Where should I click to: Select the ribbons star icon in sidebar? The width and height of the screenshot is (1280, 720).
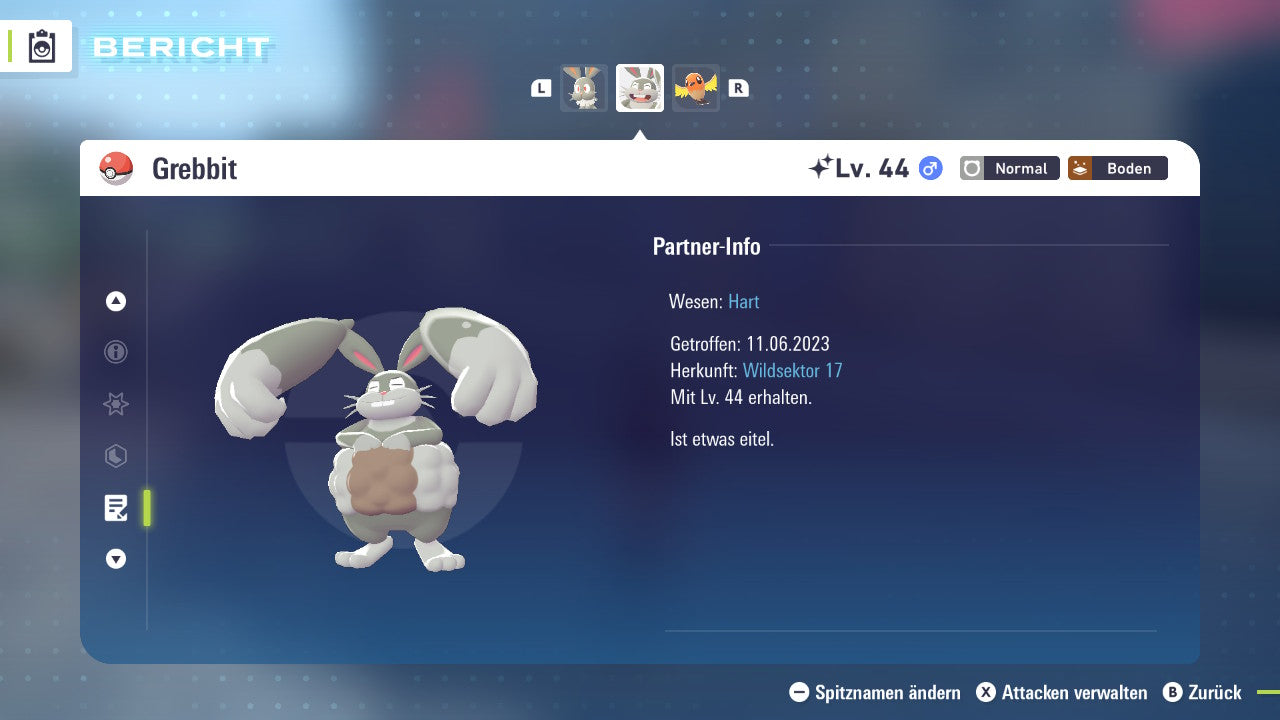click(x=115, y=404)
